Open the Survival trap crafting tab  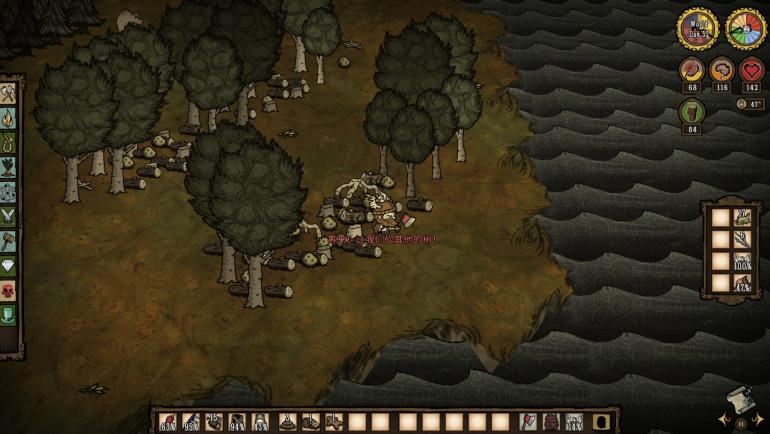[9, 141]
